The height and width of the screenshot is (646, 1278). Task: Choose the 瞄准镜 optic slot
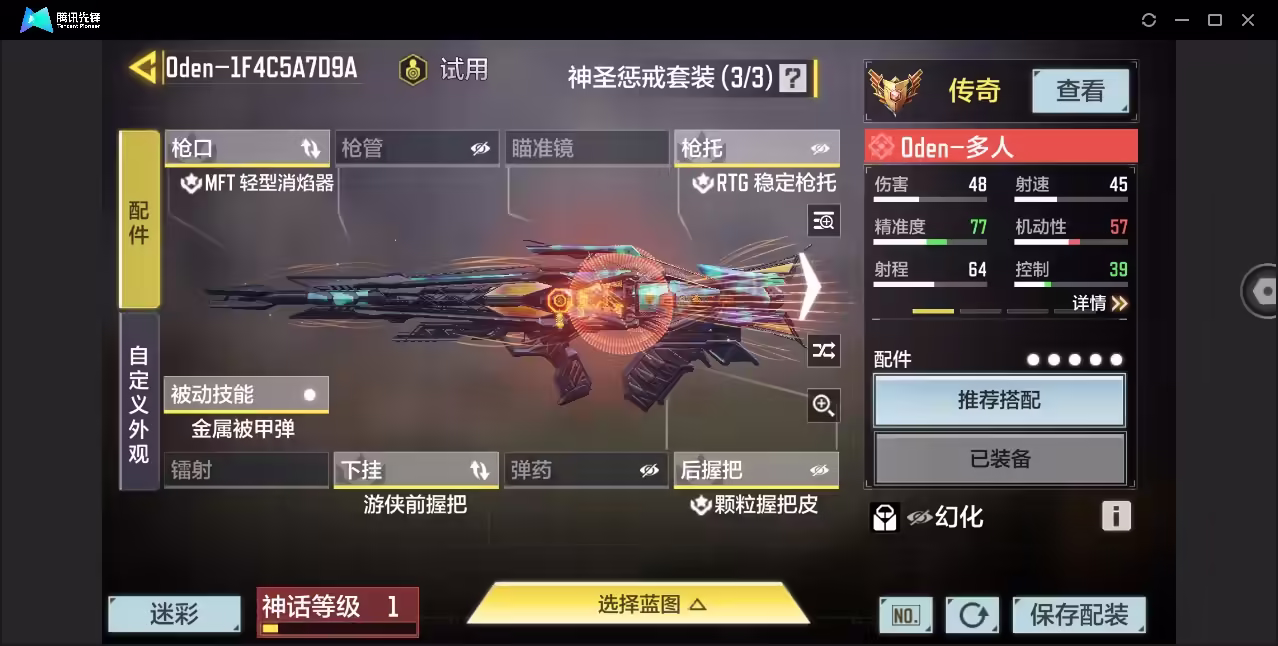coord(586,148)
